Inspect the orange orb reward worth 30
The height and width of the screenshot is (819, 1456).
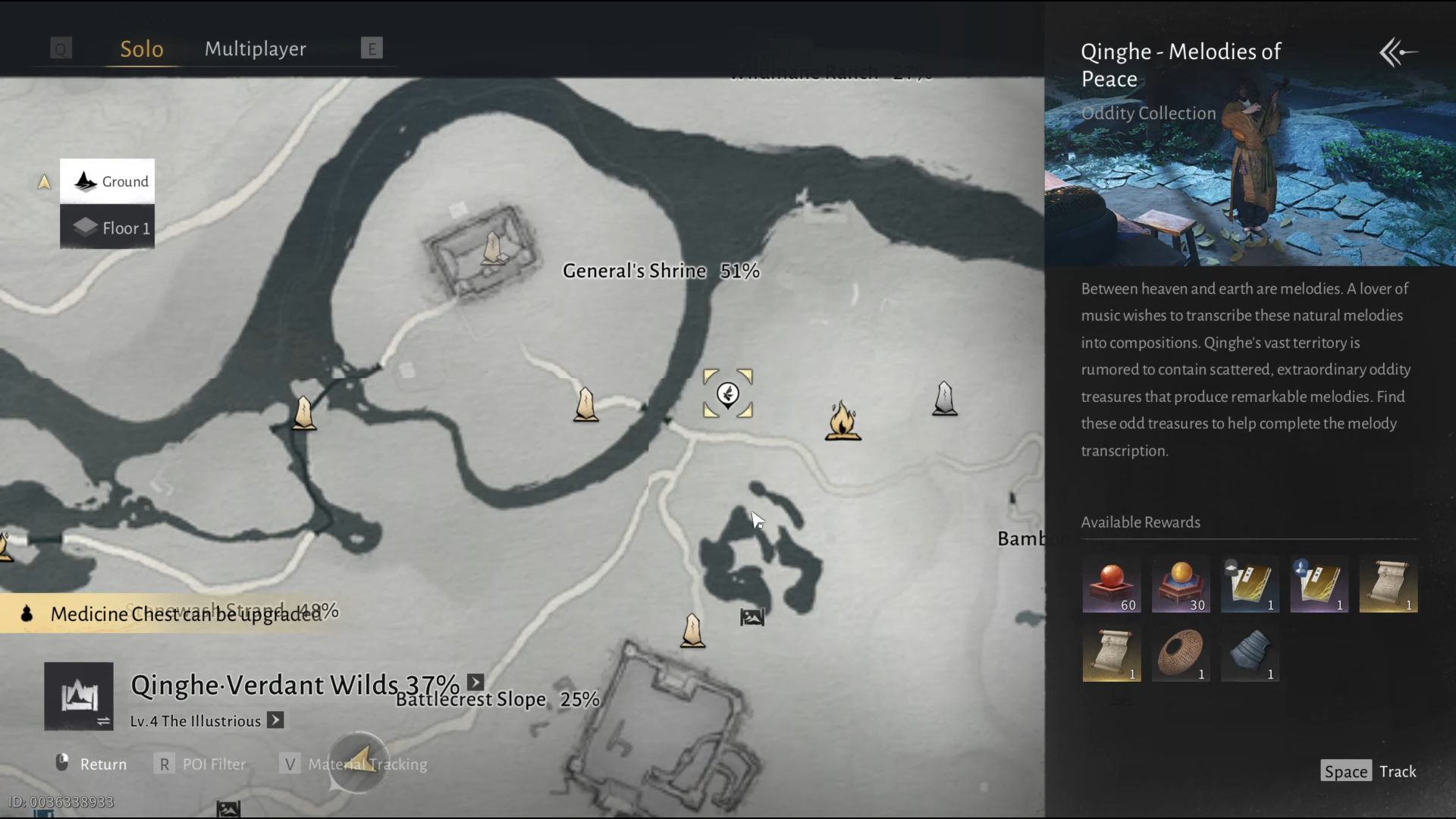(x=1180, y=585)
